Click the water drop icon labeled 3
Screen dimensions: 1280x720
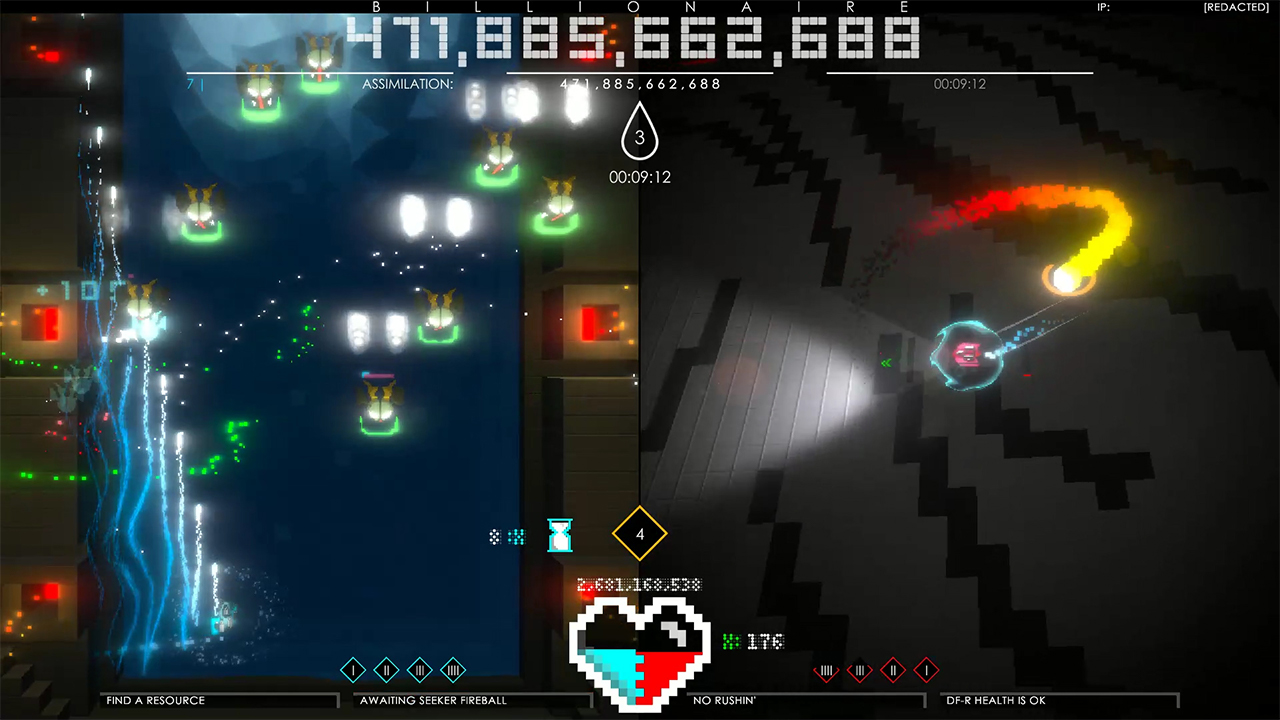click(x=639, y=135)
